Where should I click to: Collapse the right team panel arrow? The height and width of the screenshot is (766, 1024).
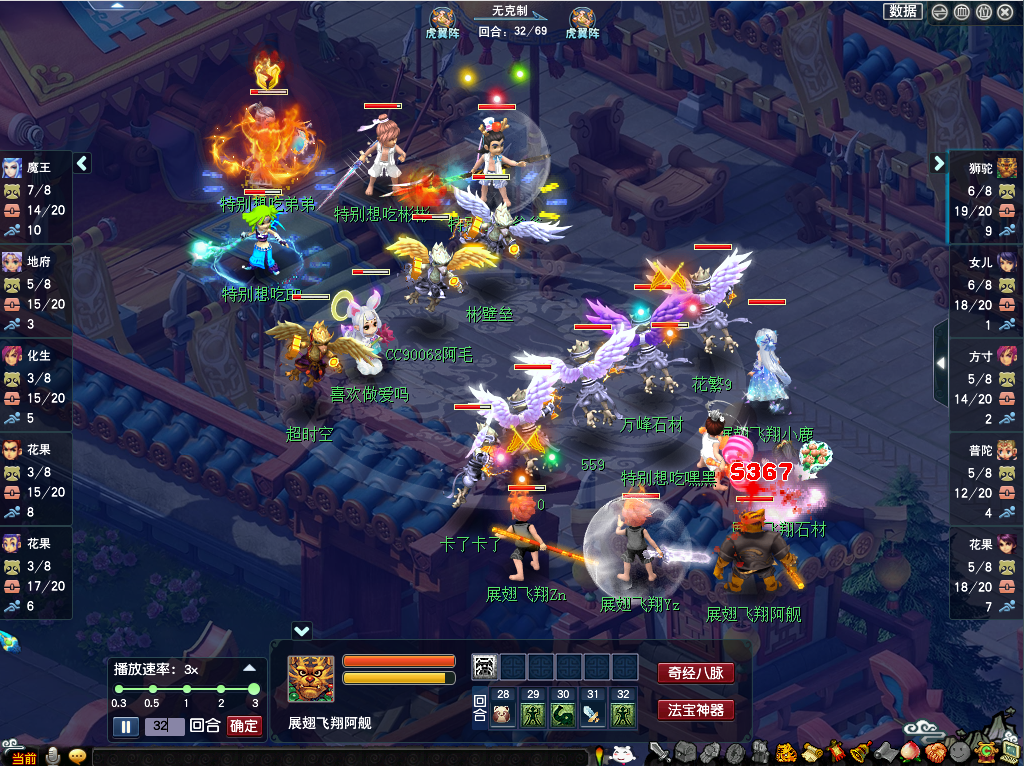939,163
